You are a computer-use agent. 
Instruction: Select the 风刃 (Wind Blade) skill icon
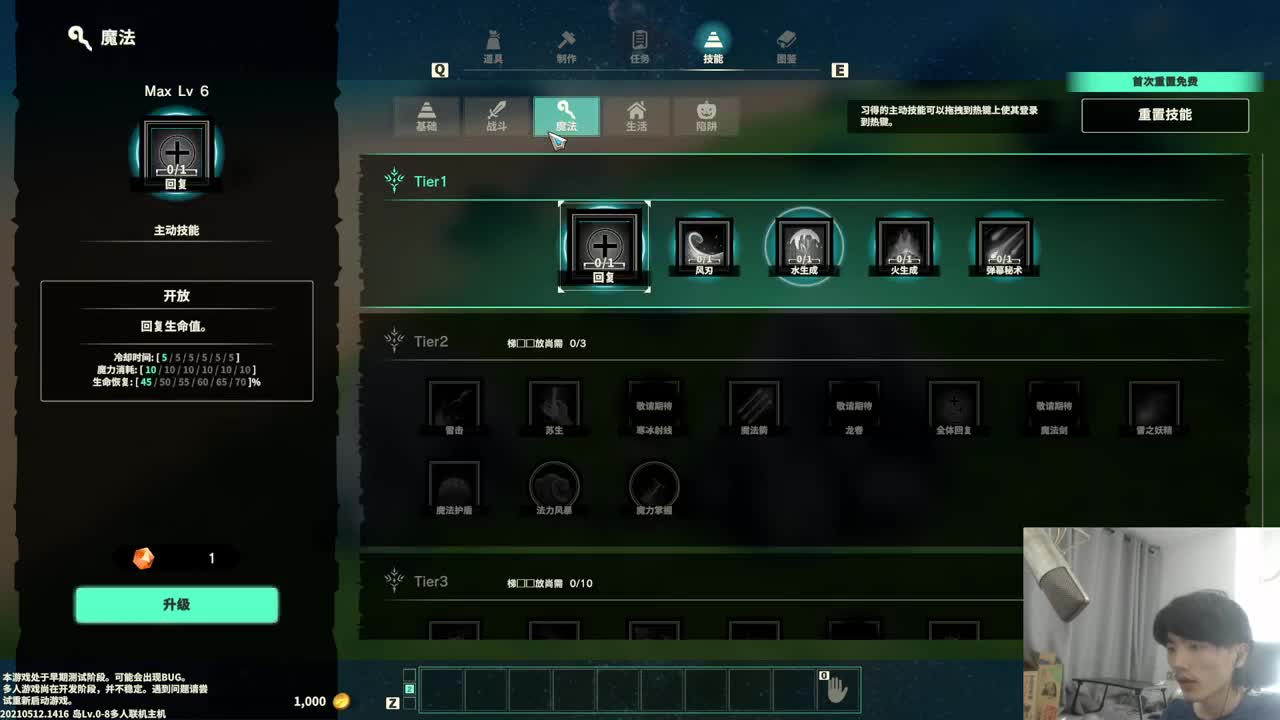(x=704, y=242)
